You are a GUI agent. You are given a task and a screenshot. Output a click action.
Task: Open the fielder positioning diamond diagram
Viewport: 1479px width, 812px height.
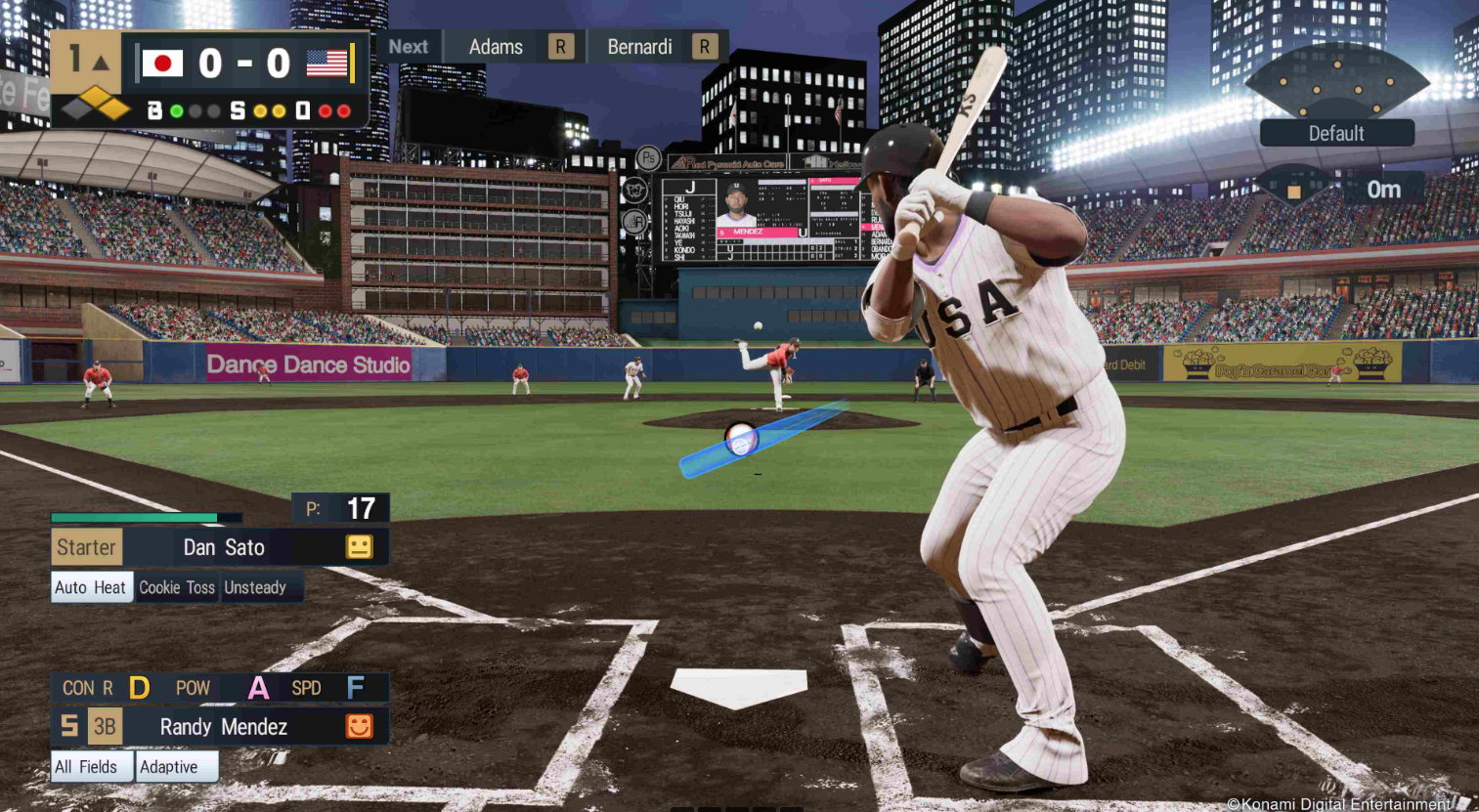click(x=1336, y=82)
